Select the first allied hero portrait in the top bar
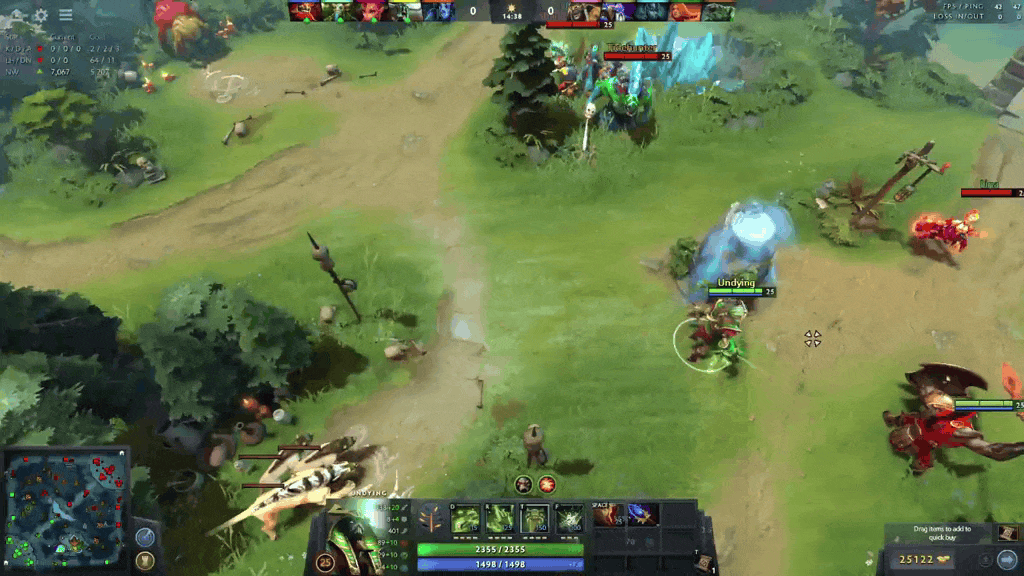 304,11
